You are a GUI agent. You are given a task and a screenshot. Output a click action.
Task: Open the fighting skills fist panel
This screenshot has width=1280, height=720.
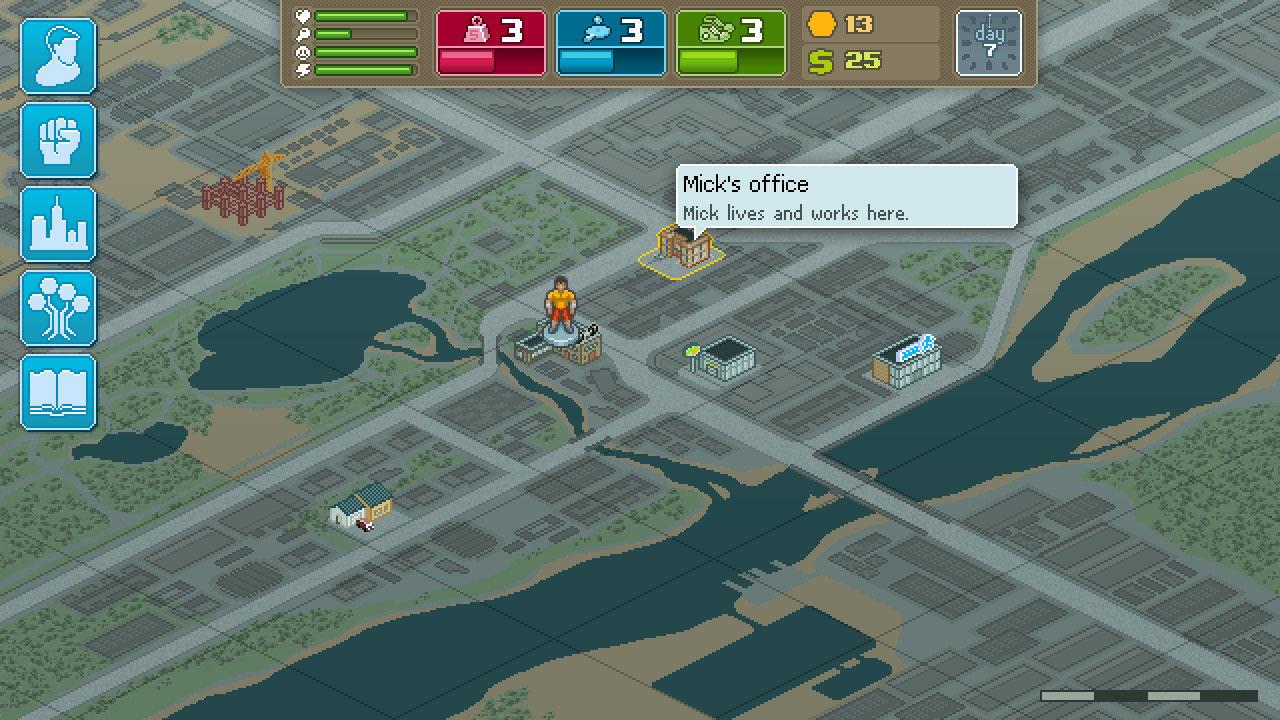(x=57, y=140)
